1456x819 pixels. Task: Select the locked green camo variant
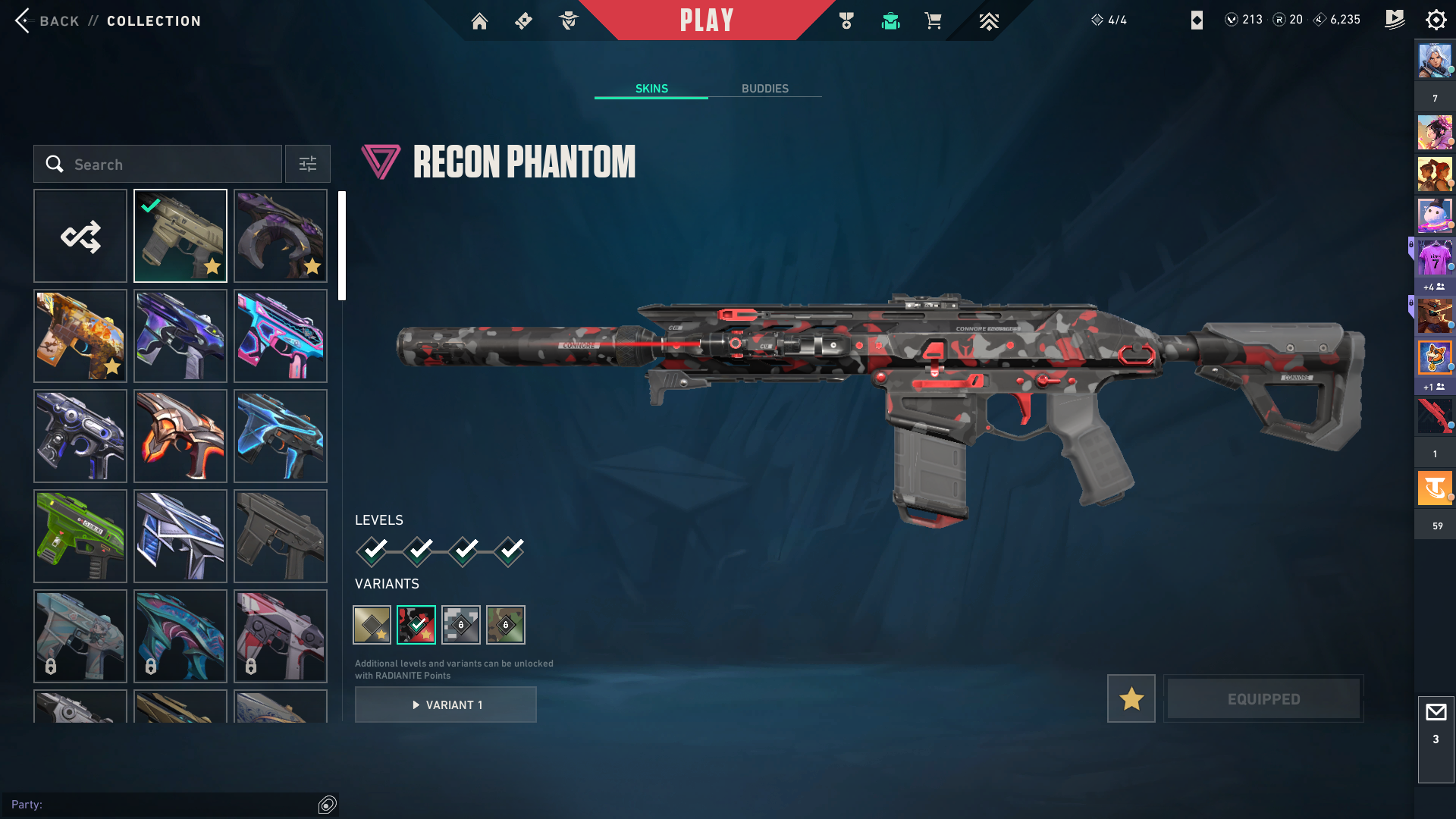coord(506,625)
